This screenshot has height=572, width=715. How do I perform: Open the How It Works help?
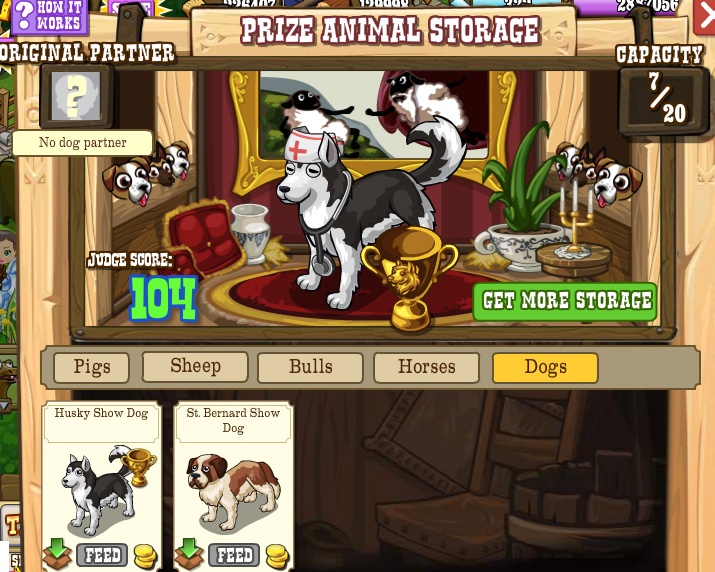coord(48,17)
